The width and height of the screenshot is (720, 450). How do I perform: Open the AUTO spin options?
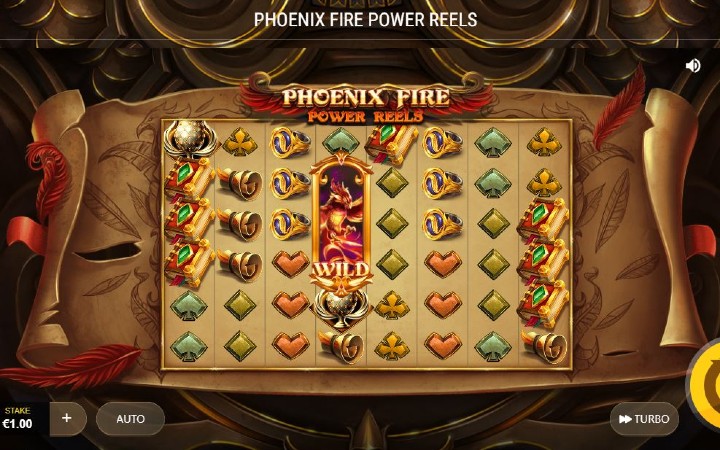click(130, 419)
